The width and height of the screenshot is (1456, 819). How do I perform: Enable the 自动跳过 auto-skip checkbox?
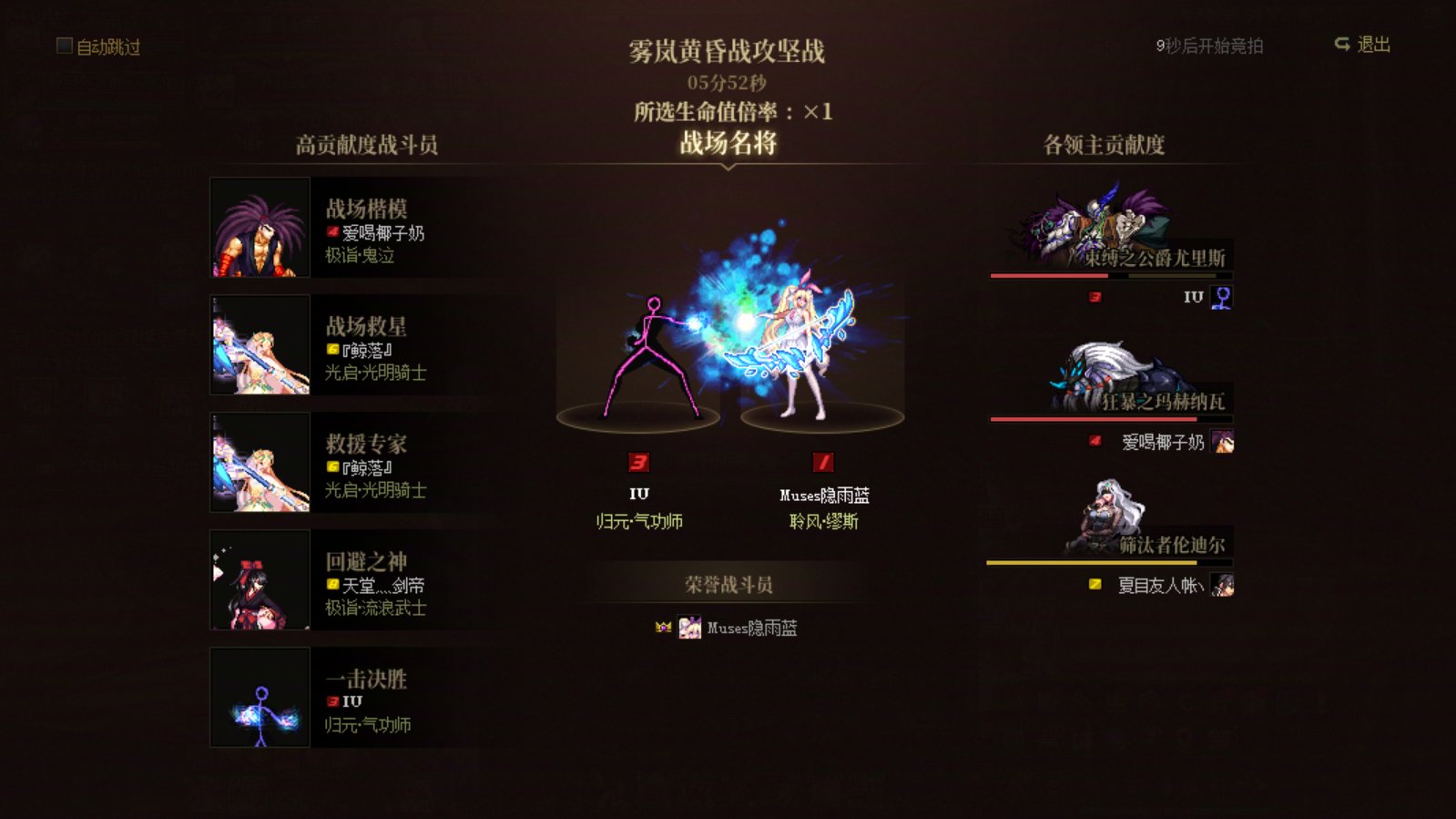[x=62, y=46]
